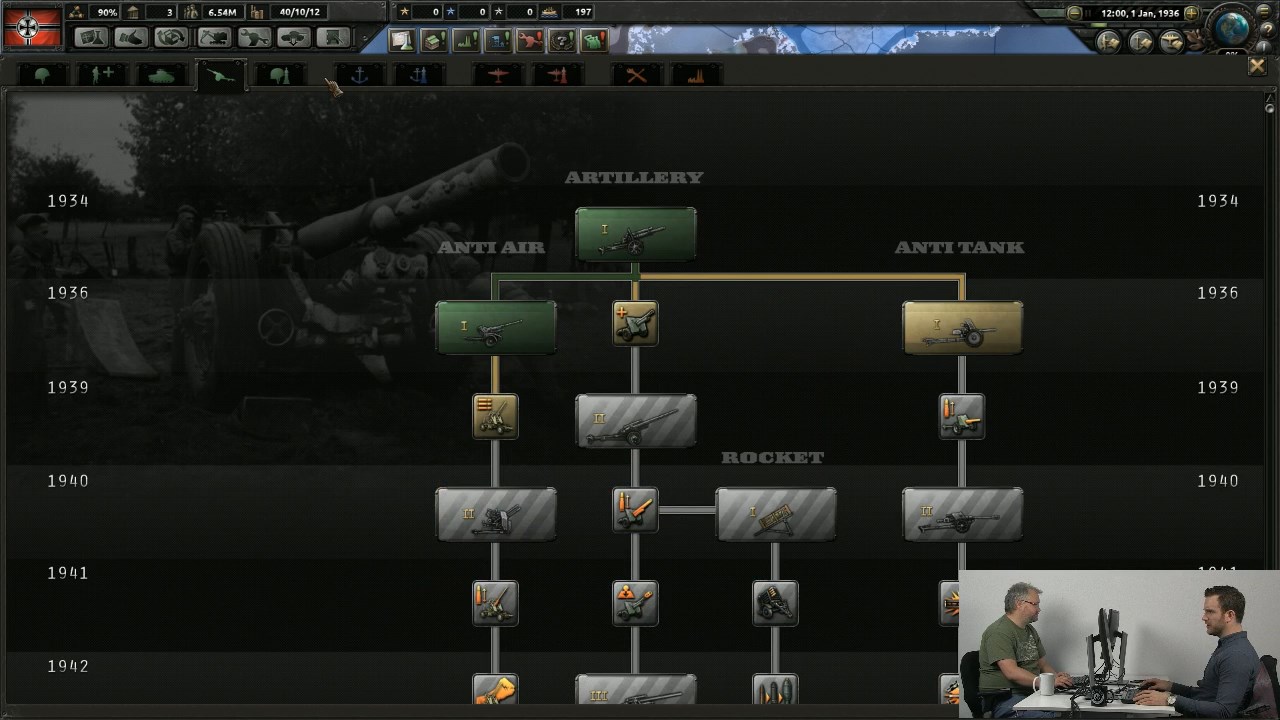
Task: Select the Artillery I technology
Action: pyautogui.click(x=635, y=233)
